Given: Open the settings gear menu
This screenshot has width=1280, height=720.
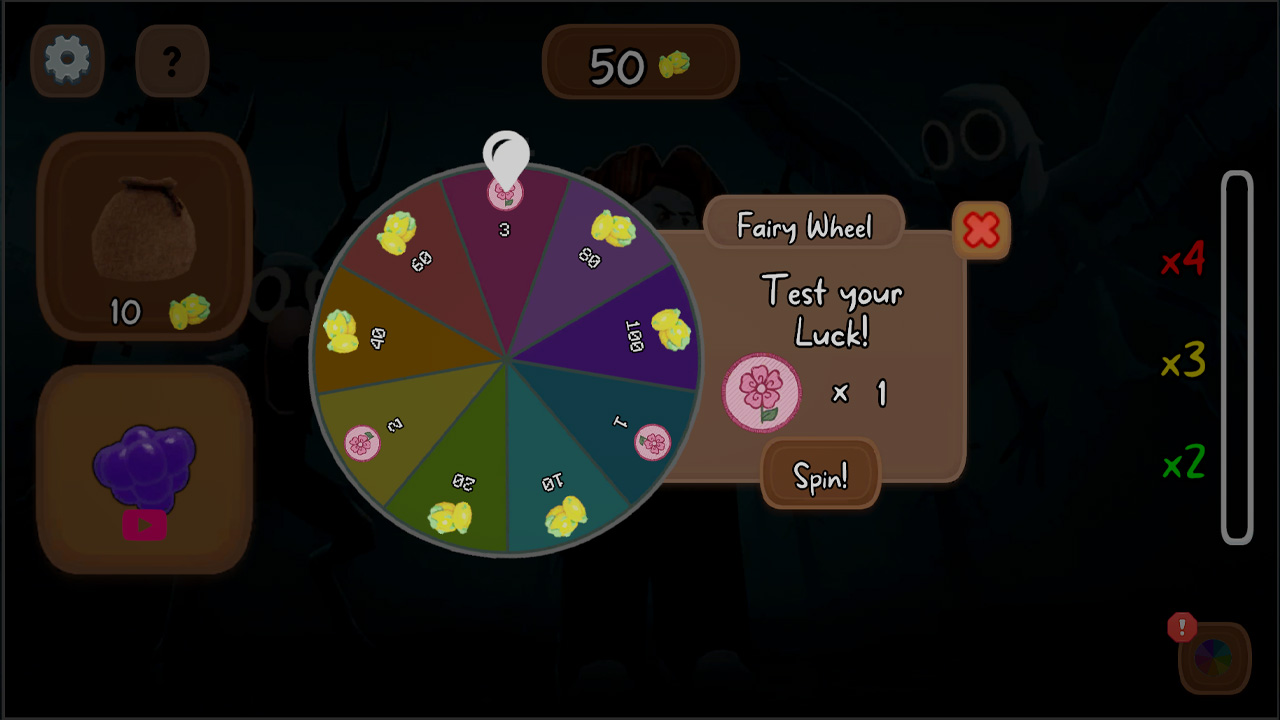Looking at the screenshot, I should (x=67, y=61).
